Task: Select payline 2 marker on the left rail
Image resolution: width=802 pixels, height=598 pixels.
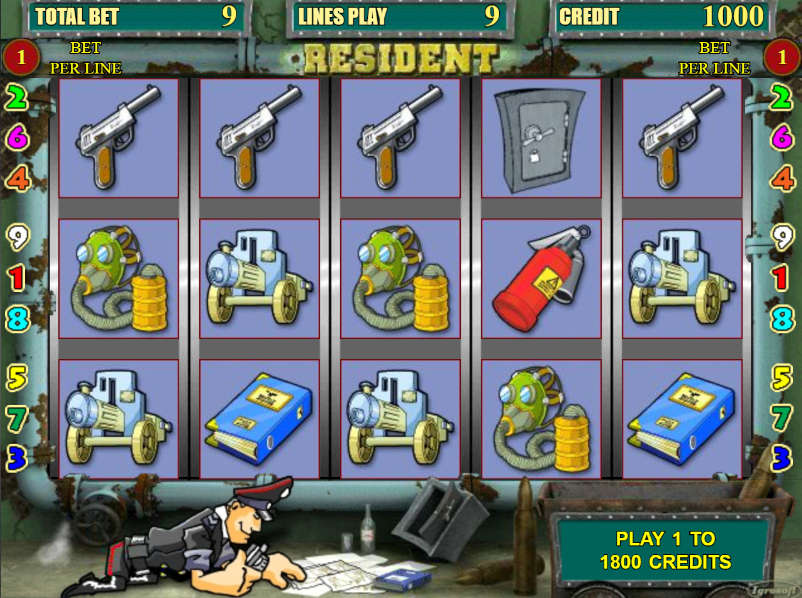Action: click(x=17, y=98)
